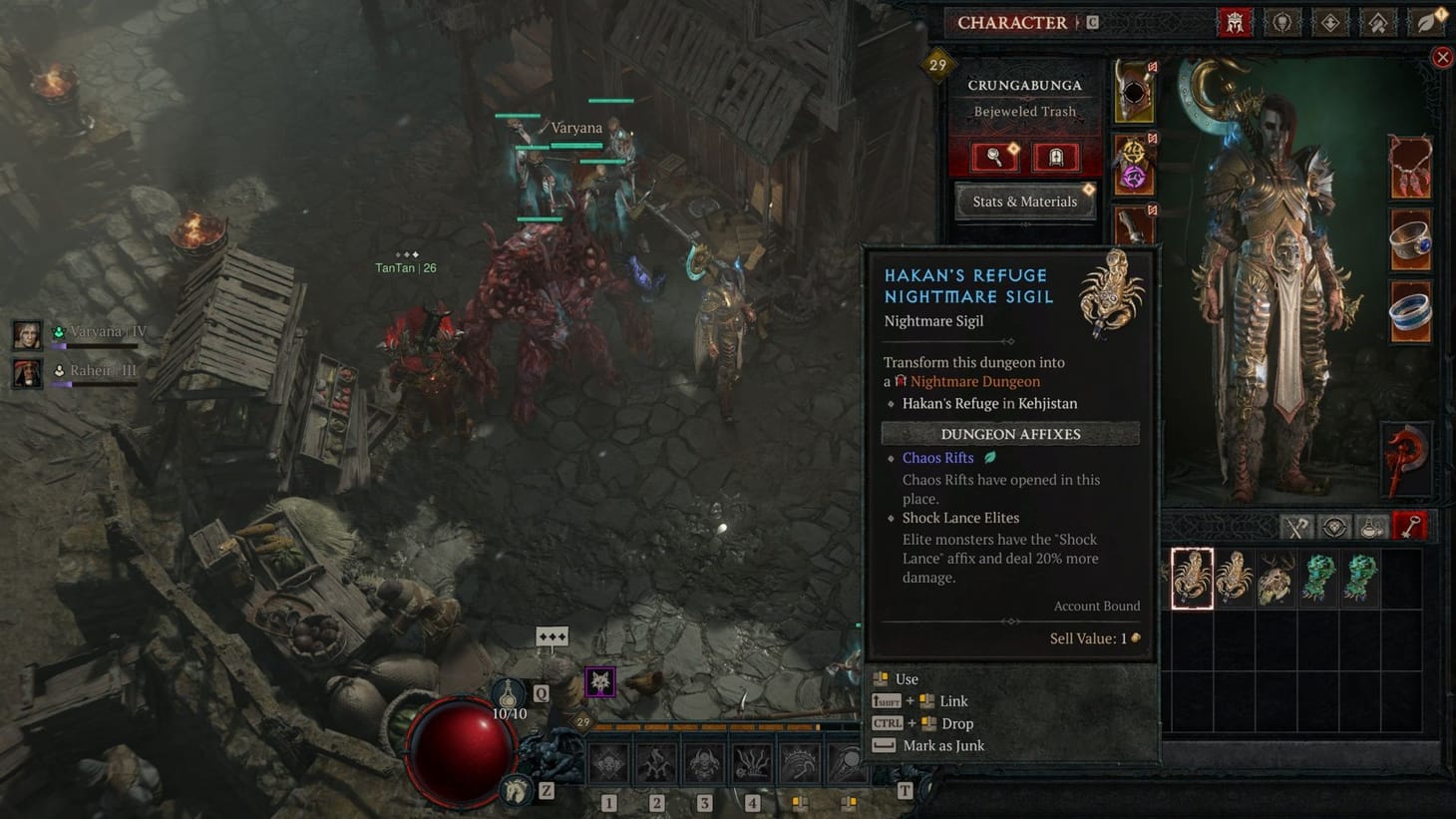Select the red Character helmet tab
The height and width of the screenshot is (819, 1456).
click(1235, 22)
